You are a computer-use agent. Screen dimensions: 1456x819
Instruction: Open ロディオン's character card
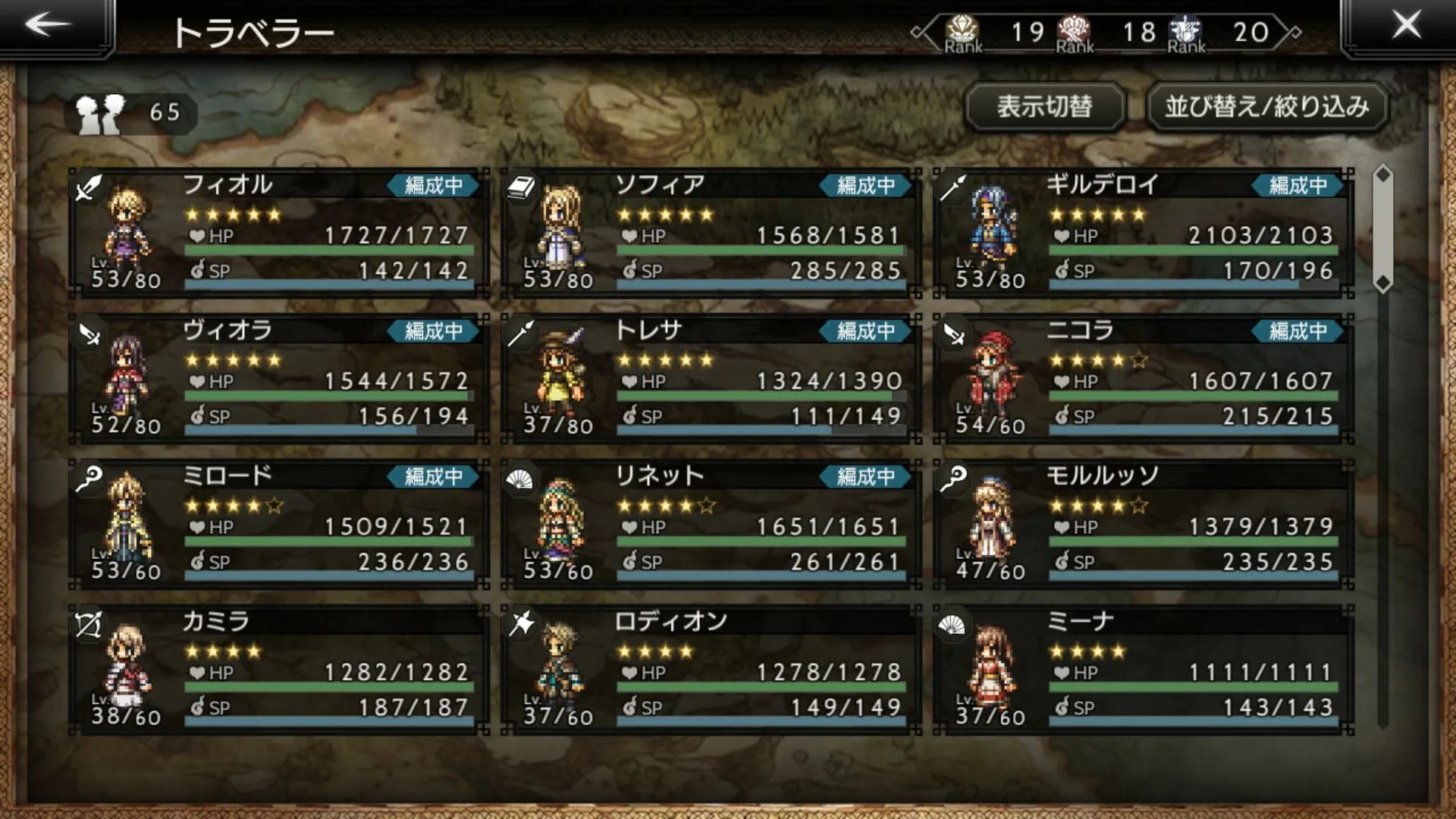pos(711,669)
